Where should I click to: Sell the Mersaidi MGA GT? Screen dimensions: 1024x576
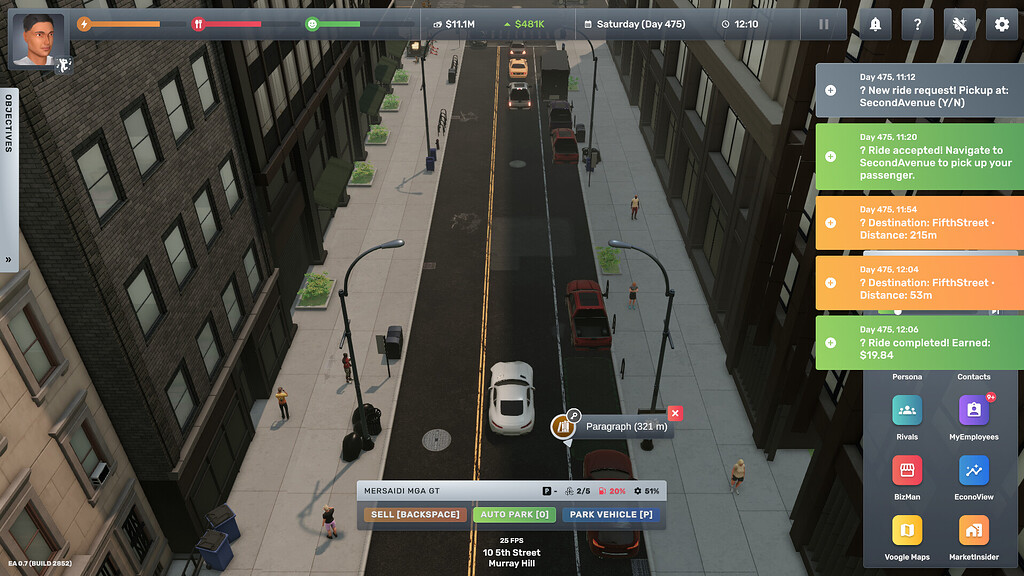[x=415, y=514]
